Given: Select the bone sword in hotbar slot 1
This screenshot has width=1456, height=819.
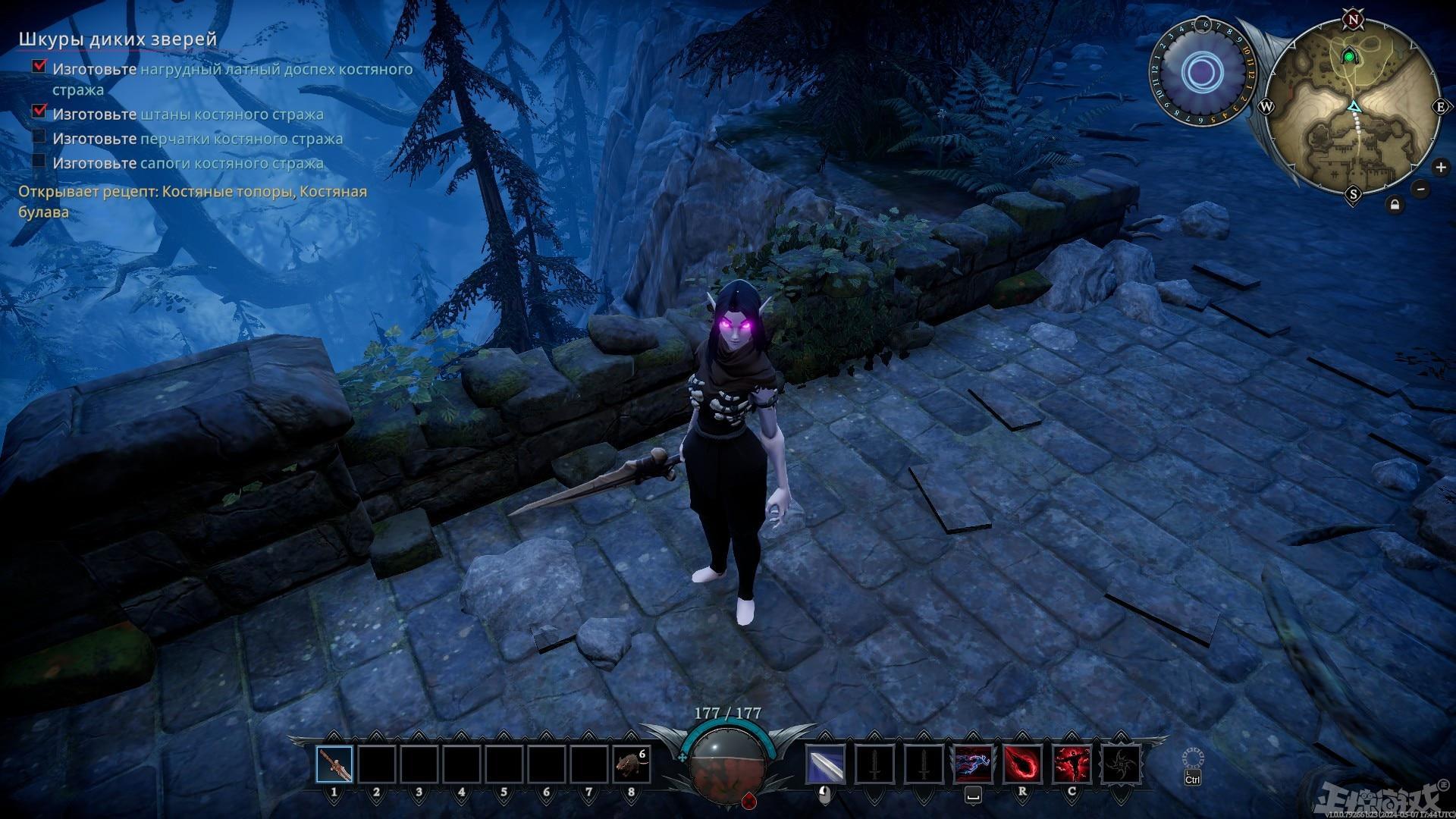Looking at the screenshot, I should click(334, 764).
